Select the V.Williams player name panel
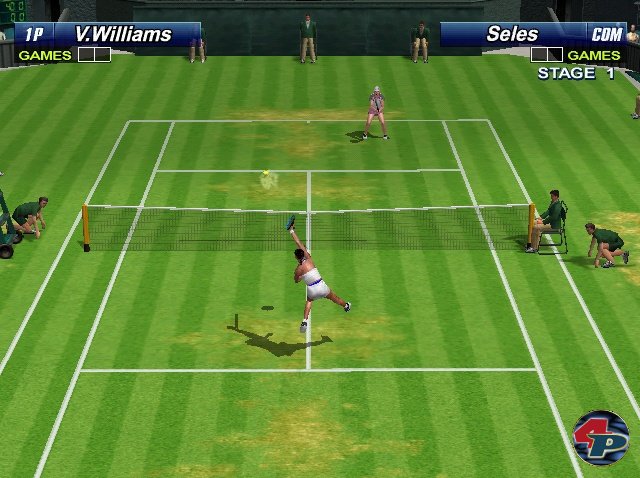The height and width of the screenshot is (478, 640). tap(108, 34)
